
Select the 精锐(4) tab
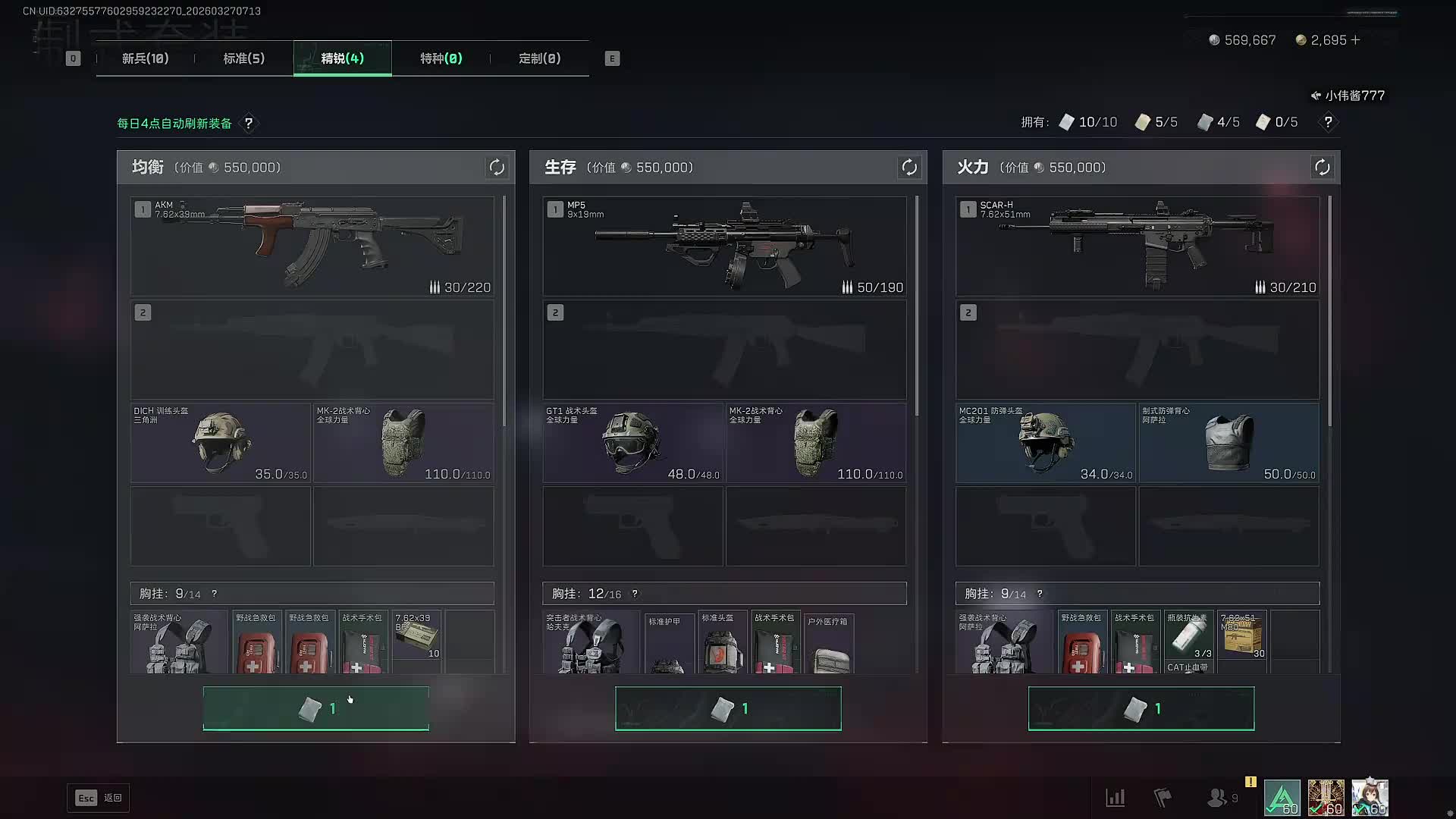(x=343, y=58)
